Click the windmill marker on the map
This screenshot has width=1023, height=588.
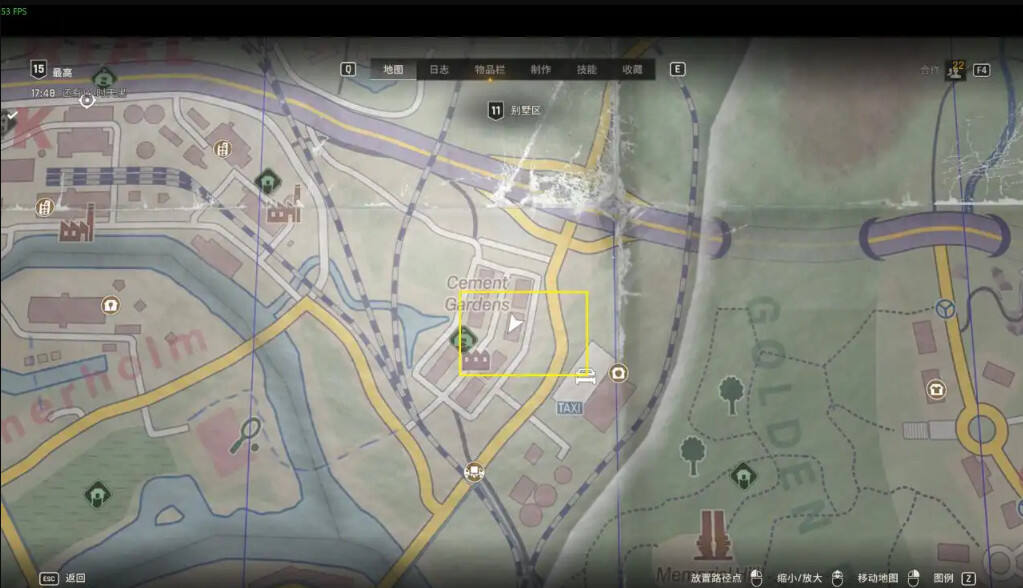944,309
